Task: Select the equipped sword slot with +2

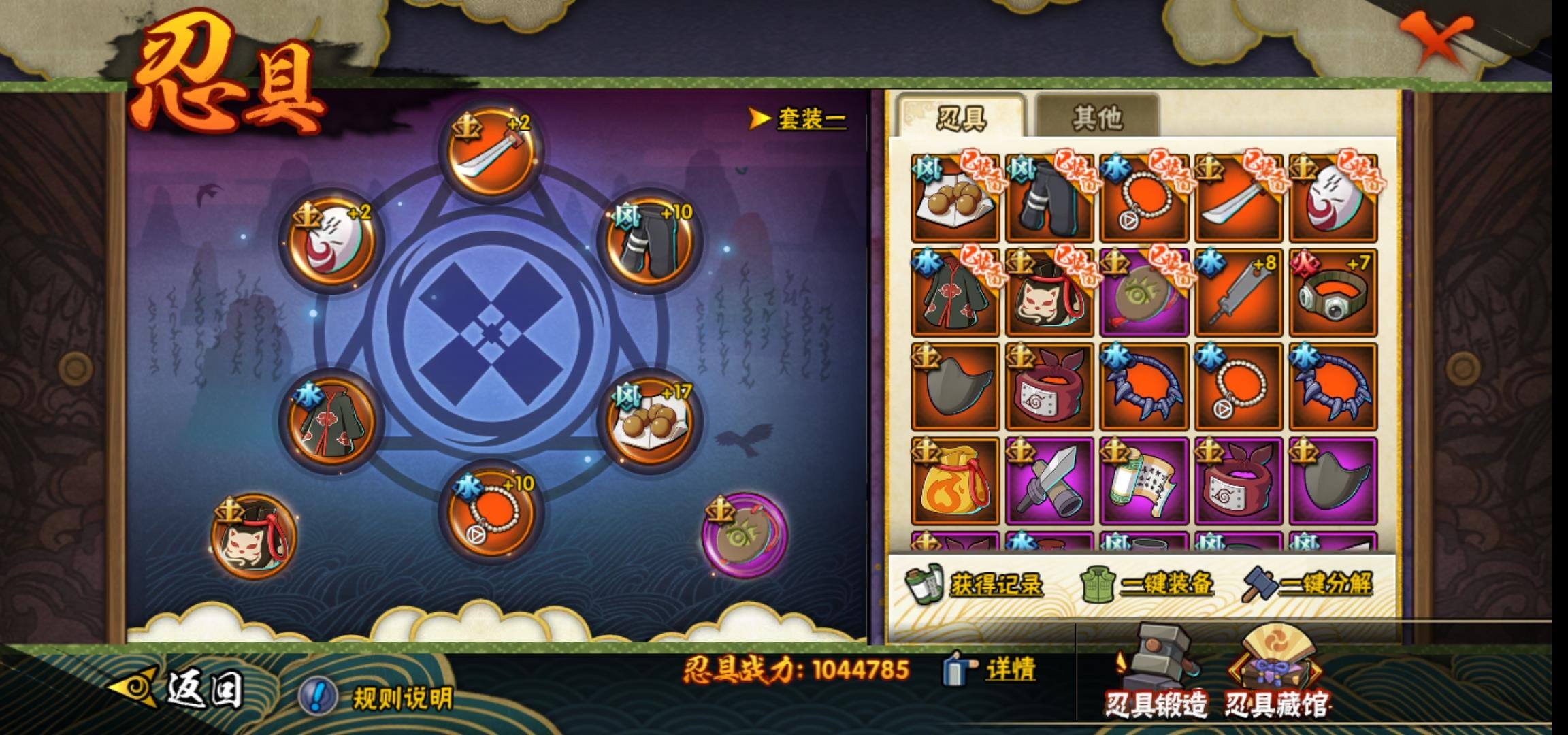Action: pyautogui.click(x=491, y=153)
